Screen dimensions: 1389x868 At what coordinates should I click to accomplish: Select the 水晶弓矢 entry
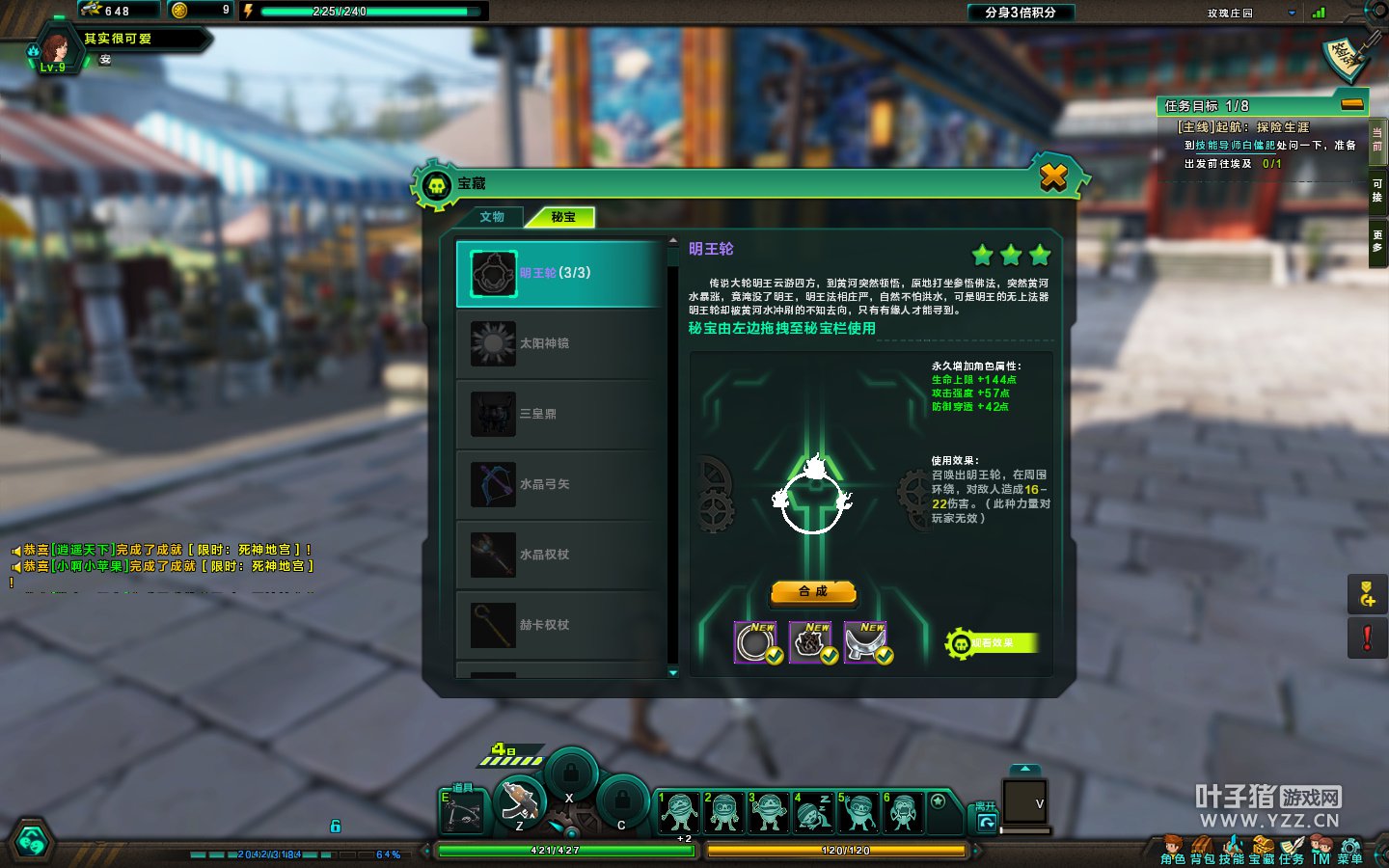tap(559, 484)
